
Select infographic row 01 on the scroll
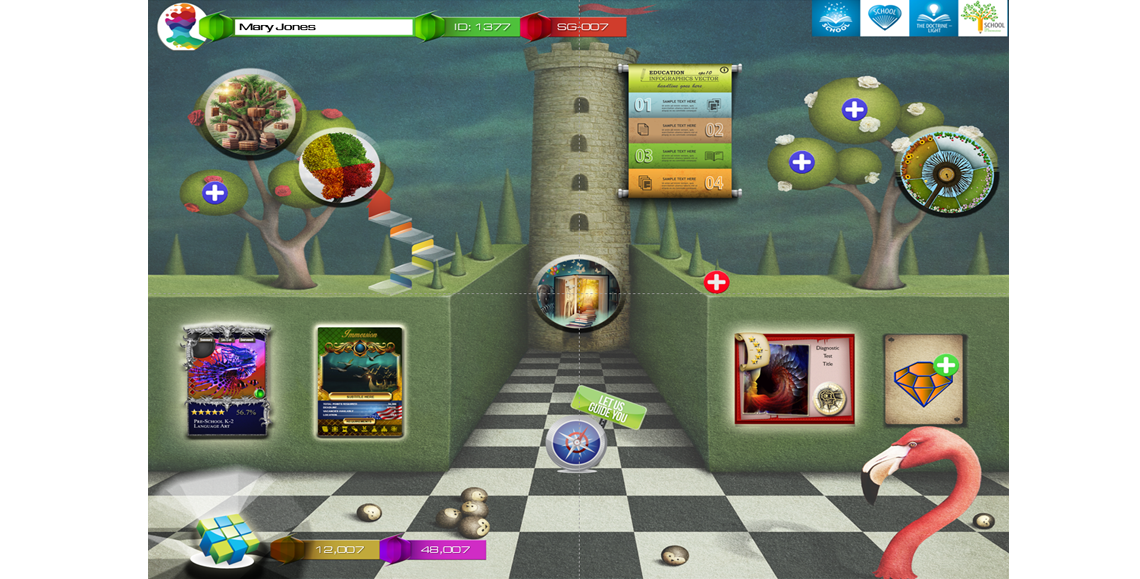pyautogui.click(x=679, y=104)
